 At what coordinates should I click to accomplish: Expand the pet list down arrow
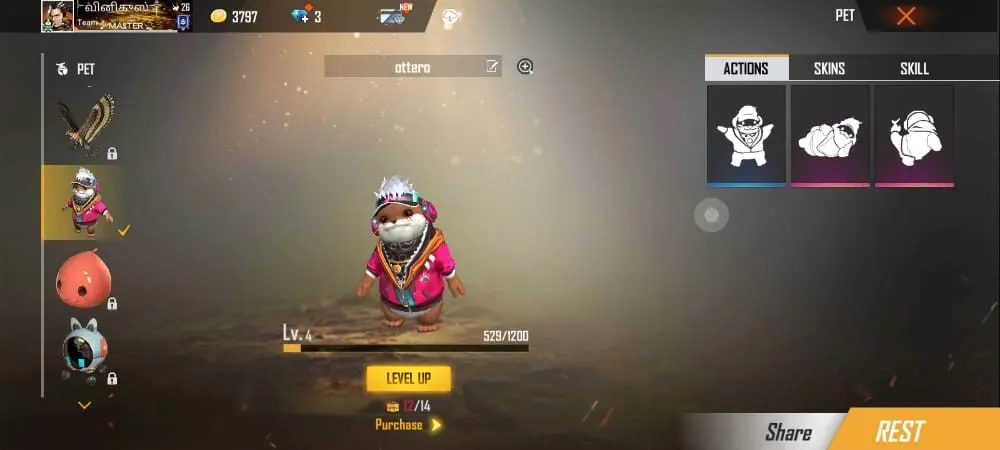point(85,405)
